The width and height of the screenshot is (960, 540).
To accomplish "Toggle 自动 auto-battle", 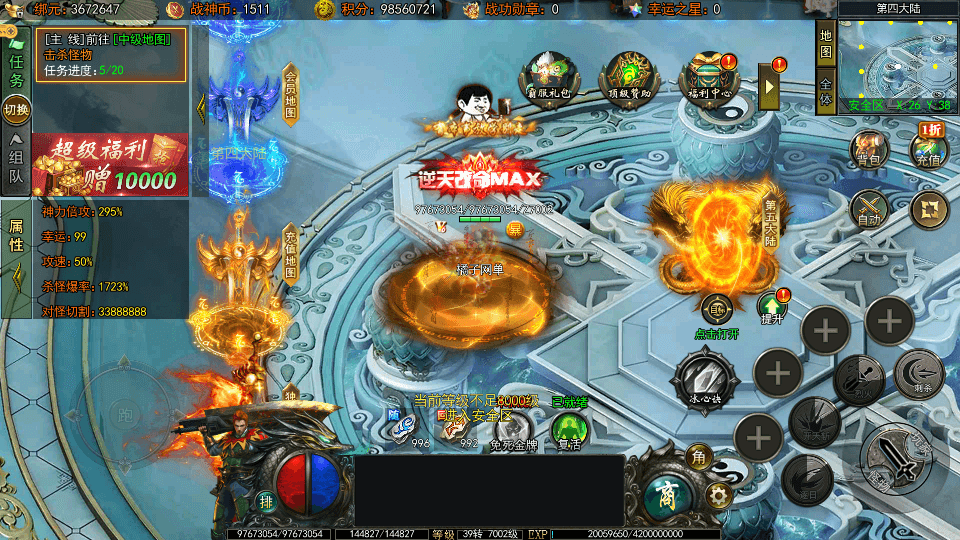I will 868,209.
